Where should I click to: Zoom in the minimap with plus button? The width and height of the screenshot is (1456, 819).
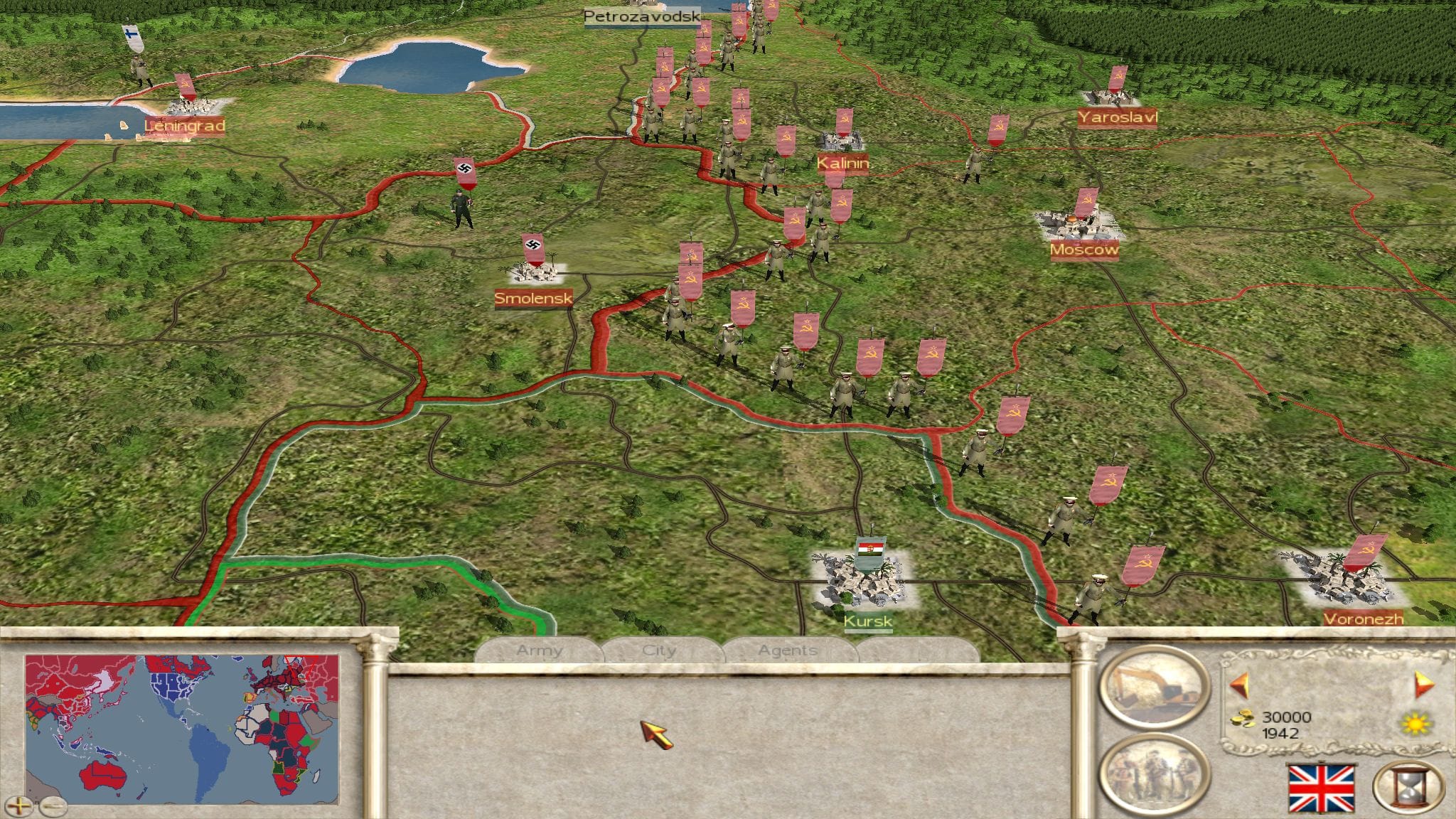pyautogui.click(x=23, y=806)
